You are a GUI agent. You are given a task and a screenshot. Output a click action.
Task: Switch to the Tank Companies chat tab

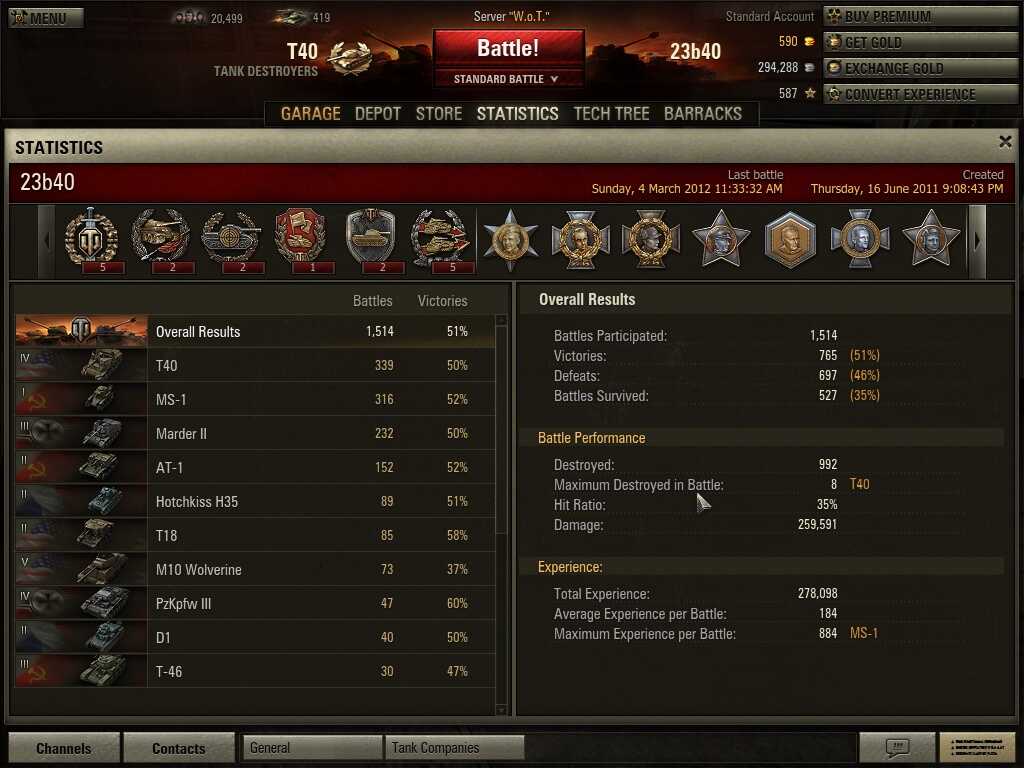click(454, 748)
